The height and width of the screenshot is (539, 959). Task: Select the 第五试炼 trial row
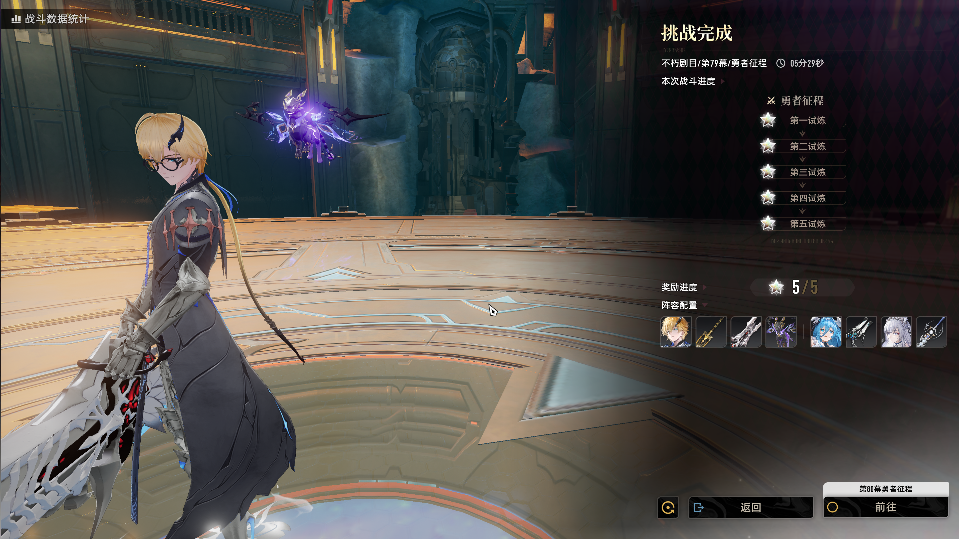pyautogui.click(x=806, y=223)
